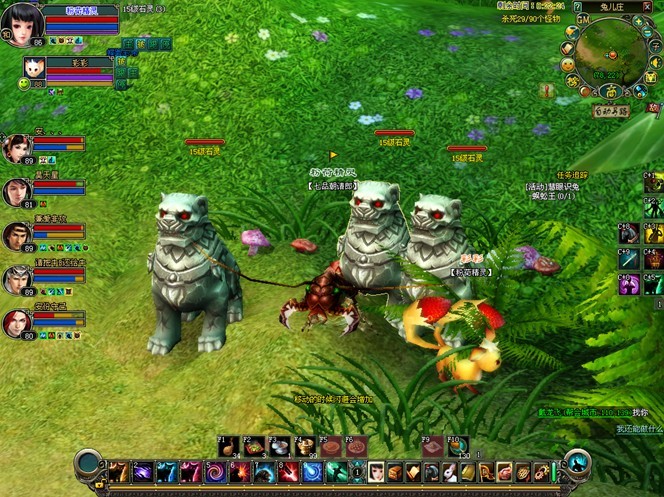
Task: Click the right orb on action bar
Action: 577,463
